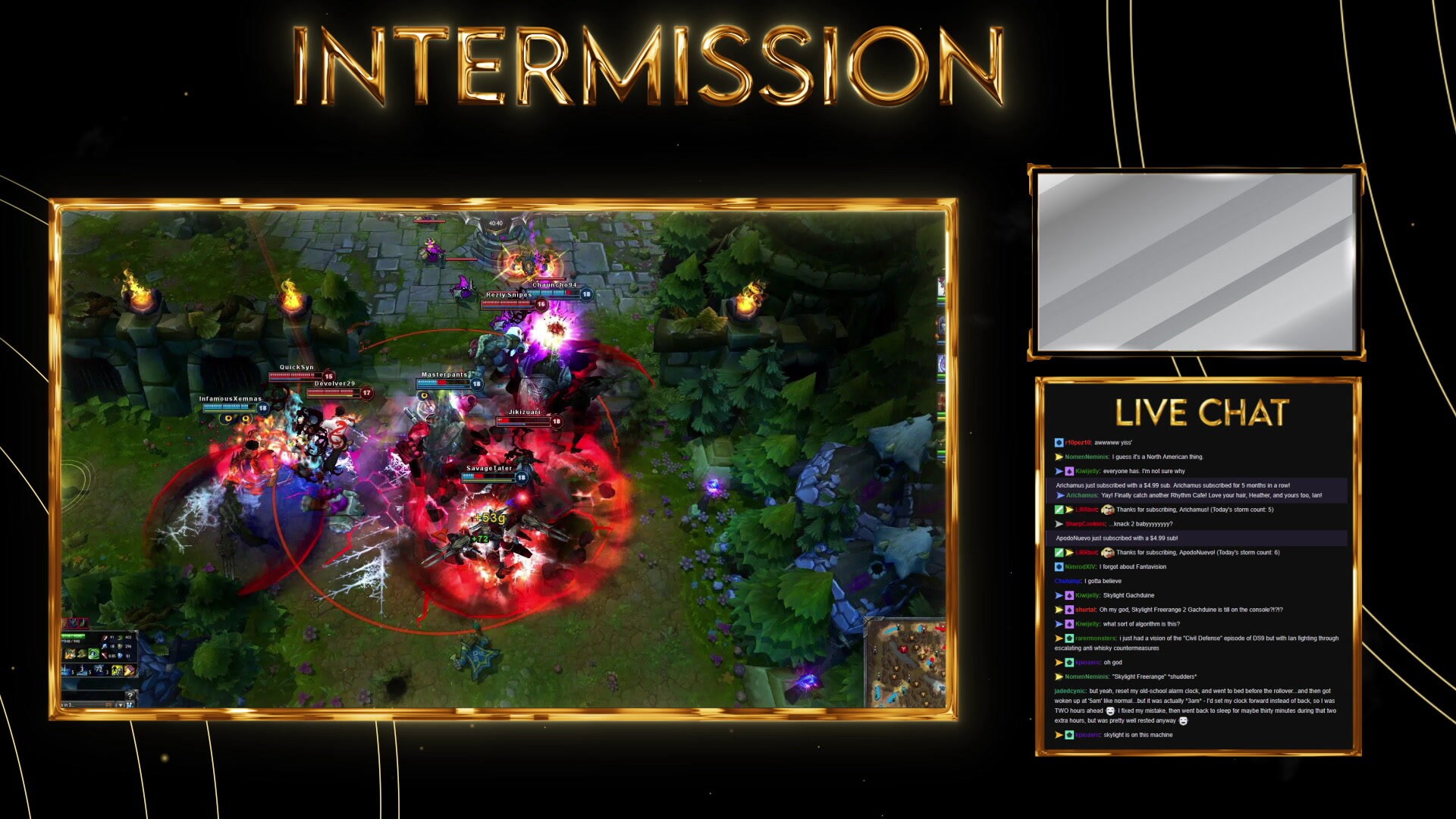Click the blue shop icon beside the chat box
Image resolution: width=1456 pixels, height=819 pixels.
click(130, 706)
